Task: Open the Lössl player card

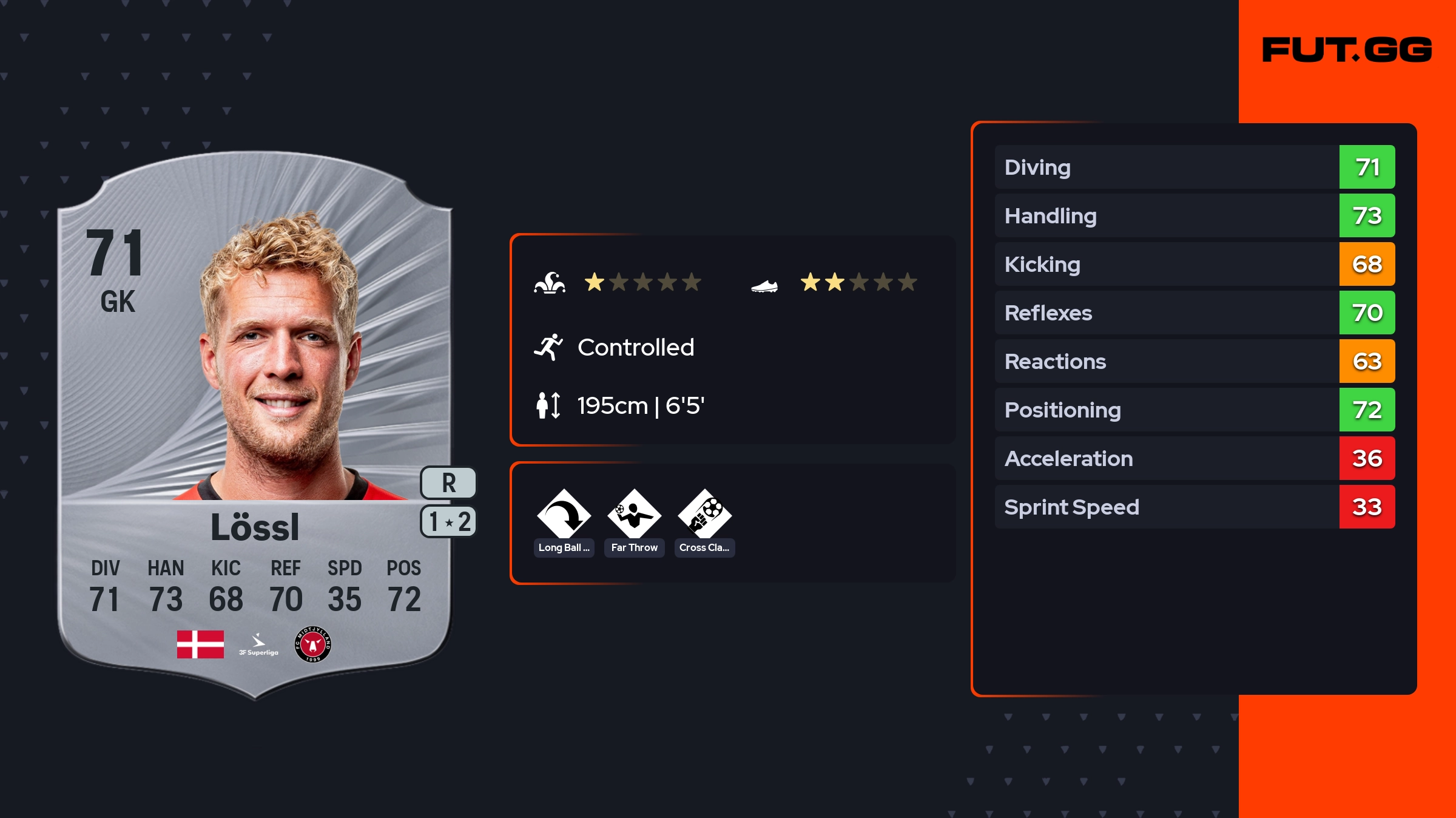Action: tap(255, 425)
